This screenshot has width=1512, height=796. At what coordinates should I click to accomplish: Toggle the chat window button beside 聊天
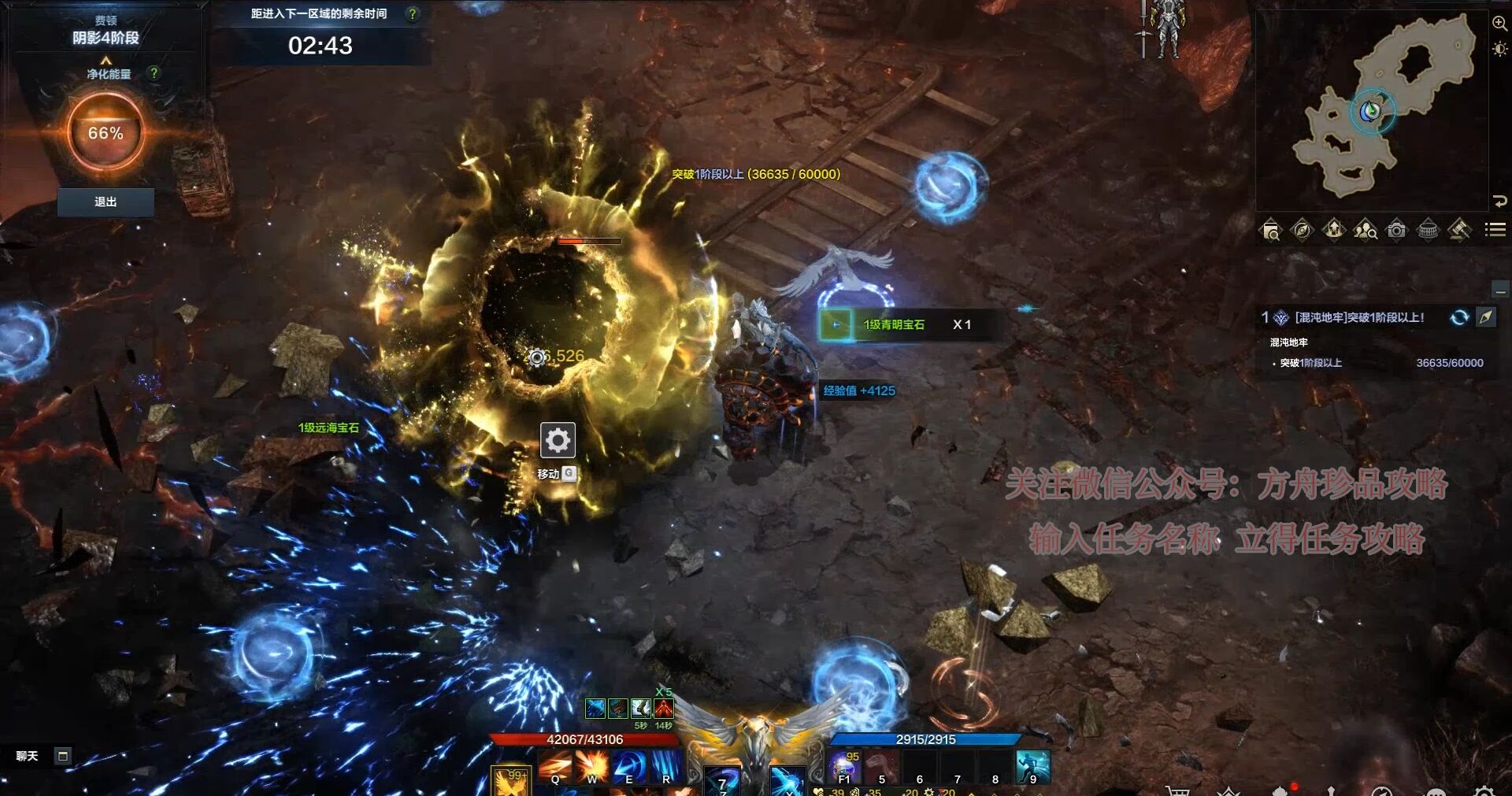tap(63, 756)
